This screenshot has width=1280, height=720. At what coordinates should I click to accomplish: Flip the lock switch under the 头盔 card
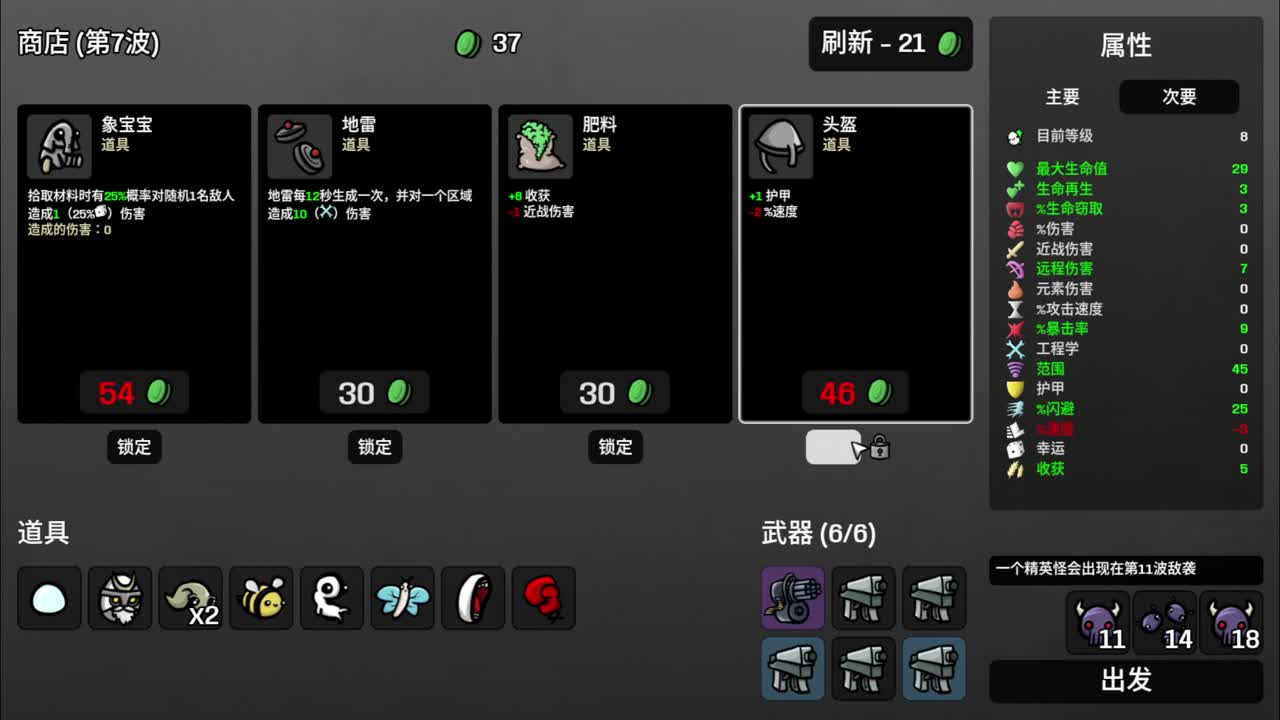click(x=833, y=447)
